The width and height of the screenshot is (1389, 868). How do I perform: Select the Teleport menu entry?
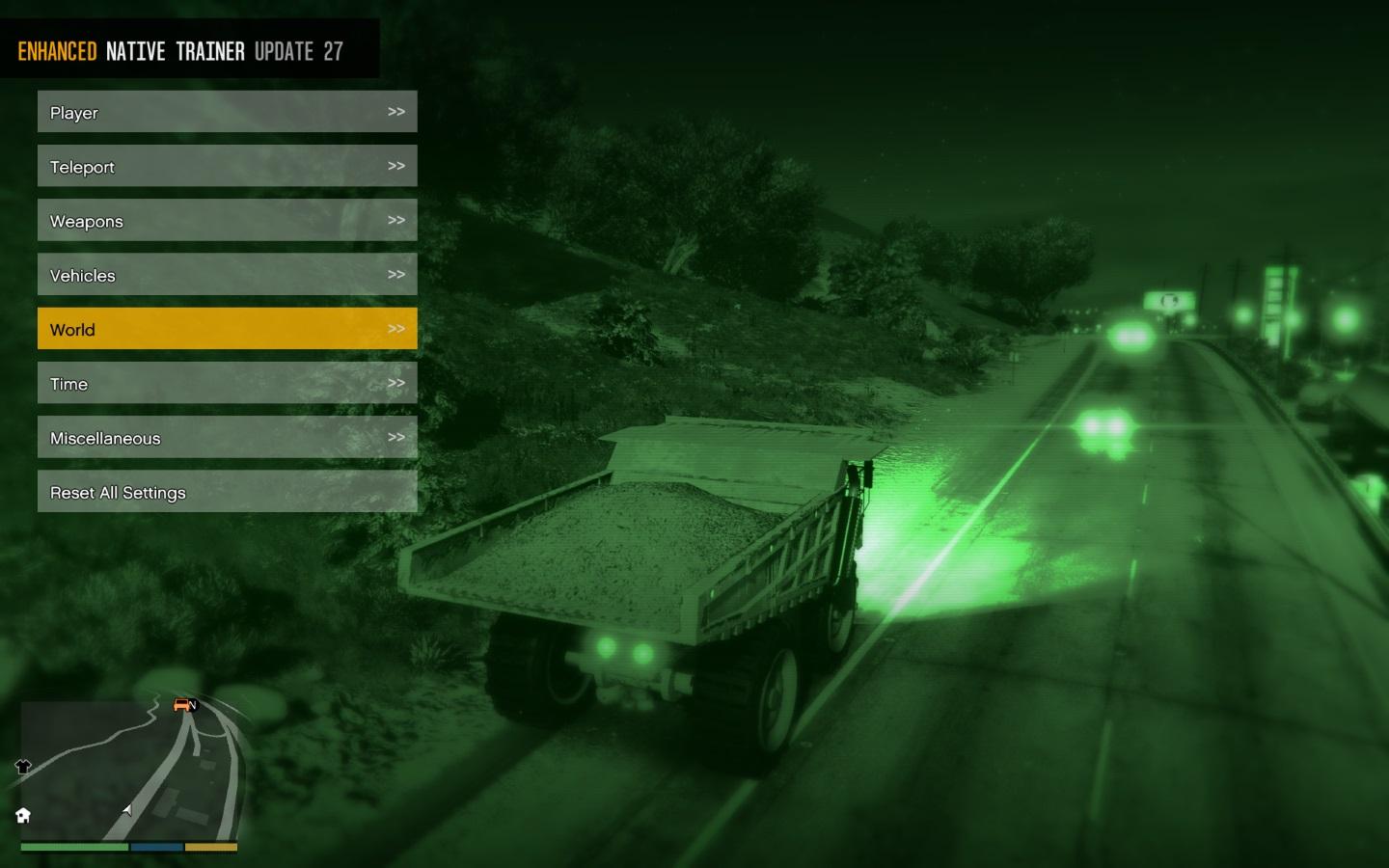tap(227, 166)
